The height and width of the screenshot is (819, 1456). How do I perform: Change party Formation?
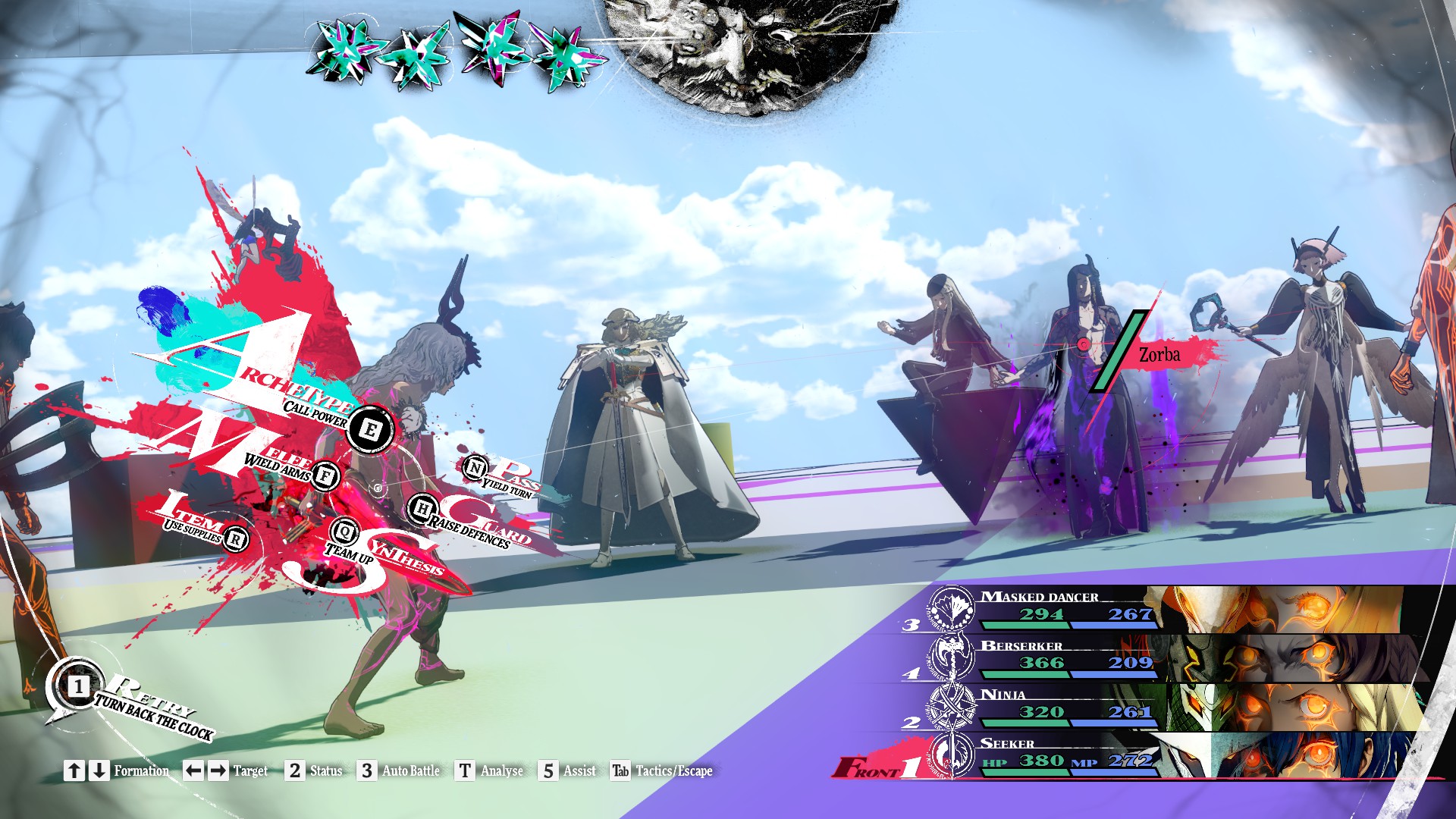click(x=118, y=770)
